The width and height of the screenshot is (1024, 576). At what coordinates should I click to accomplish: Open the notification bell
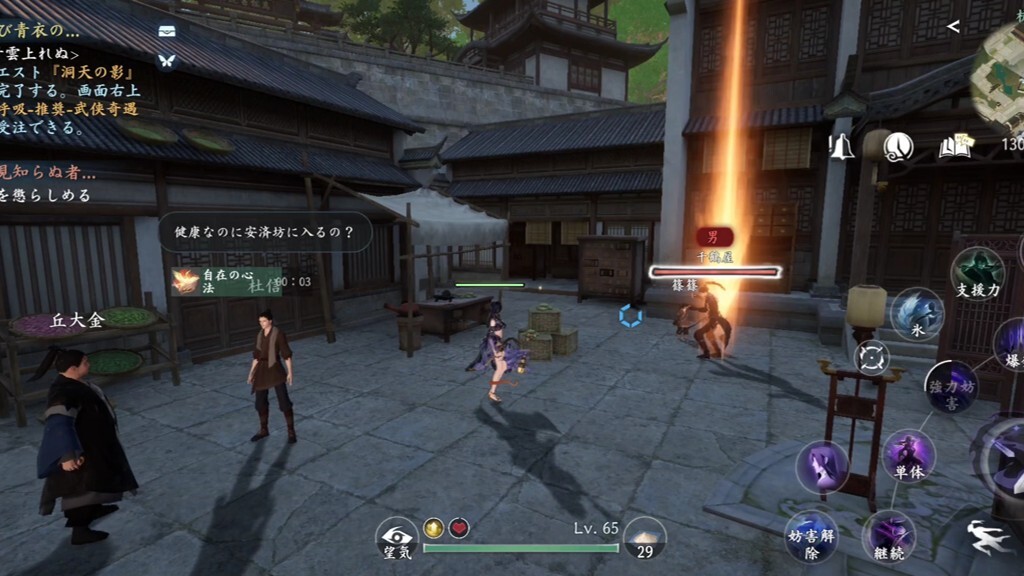tap(841, 147)
